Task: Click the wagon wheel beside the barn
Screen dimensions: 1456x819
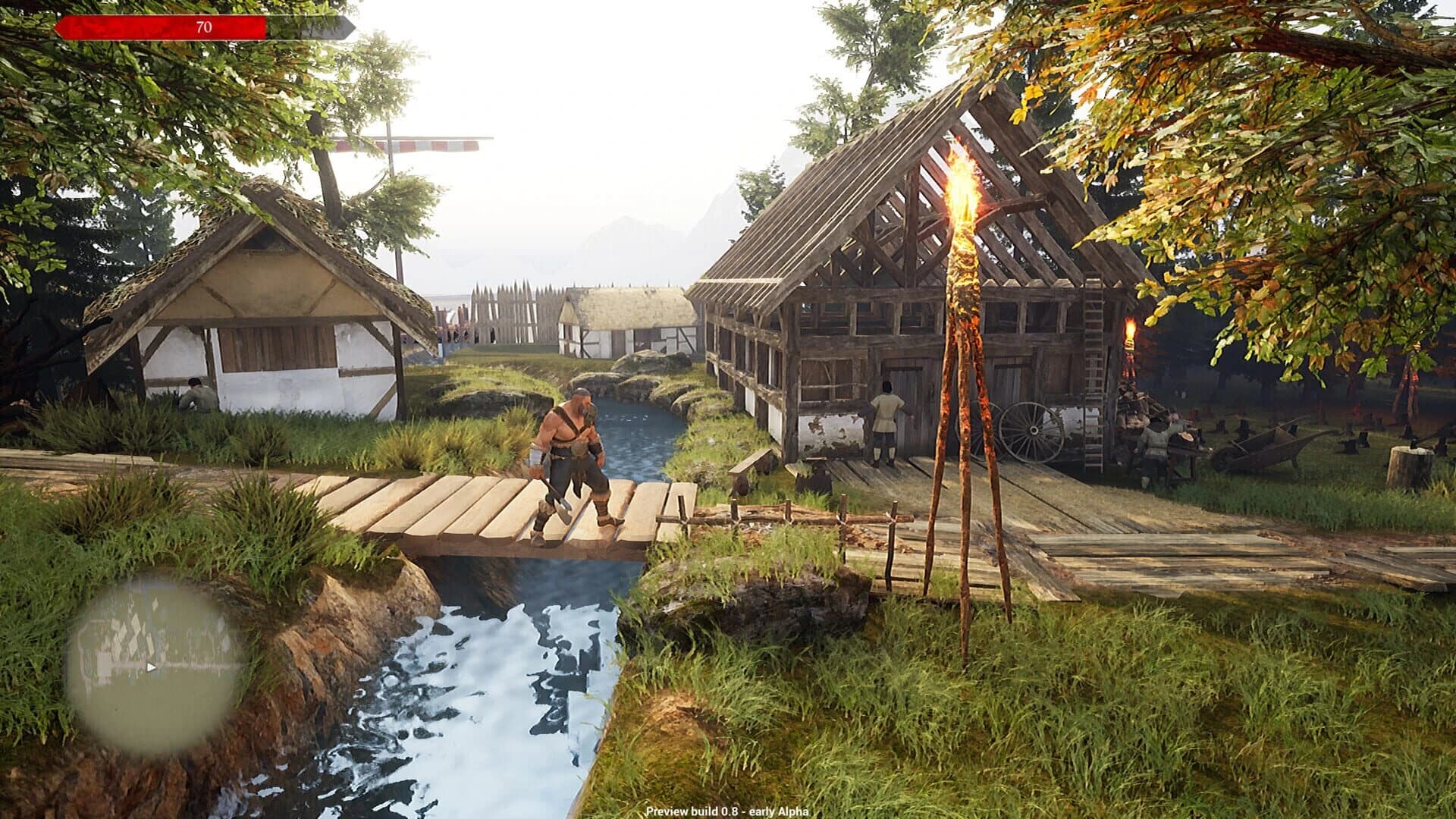Action: click(x=1025, y=430)
